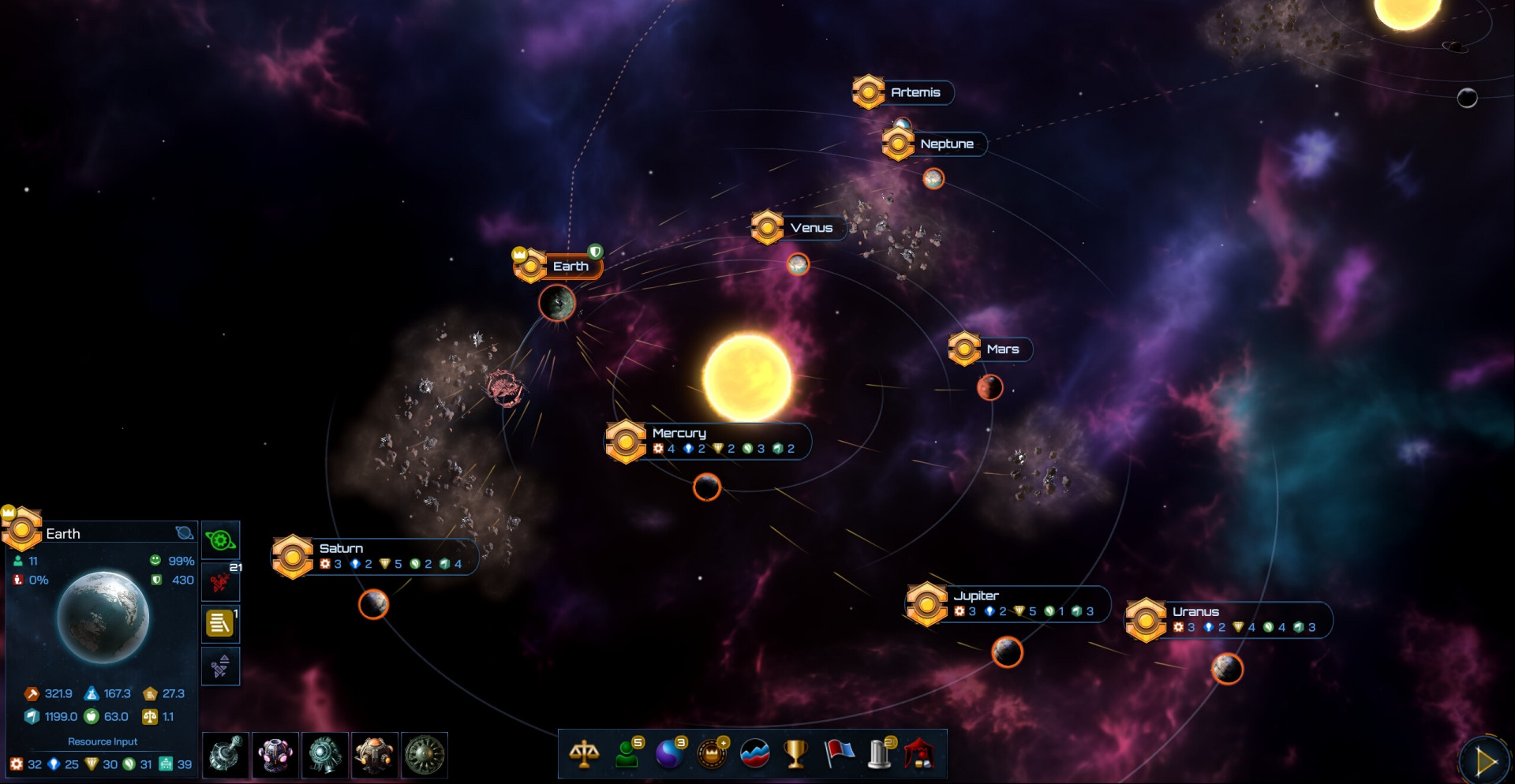Select the Jupiter planet label
Viewport: 1515px width, 784px height.
pos(976,595)
